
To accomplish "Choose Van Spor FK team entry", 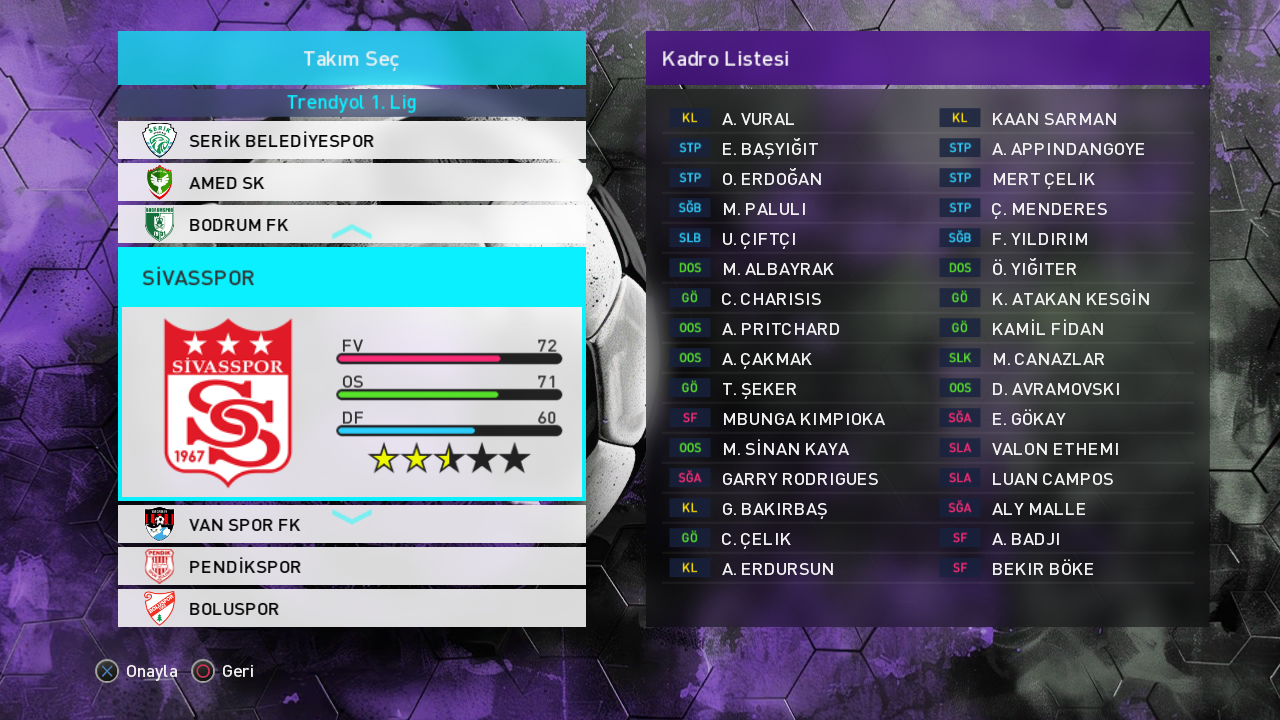I will tap(351, 525).
